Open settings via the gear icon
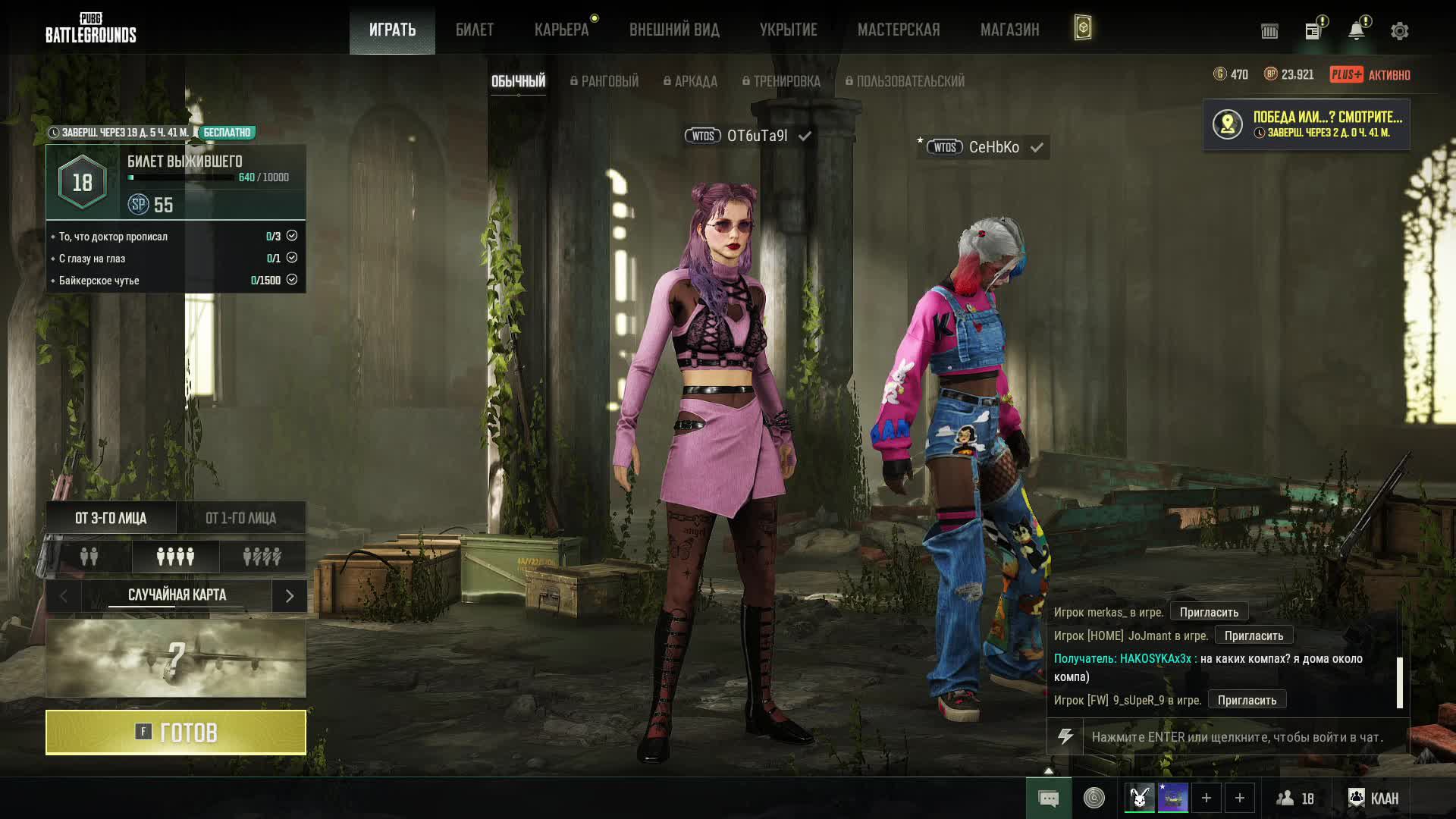The height and width of the screenshot is (819, 1456). click(x=1399, y=31)
